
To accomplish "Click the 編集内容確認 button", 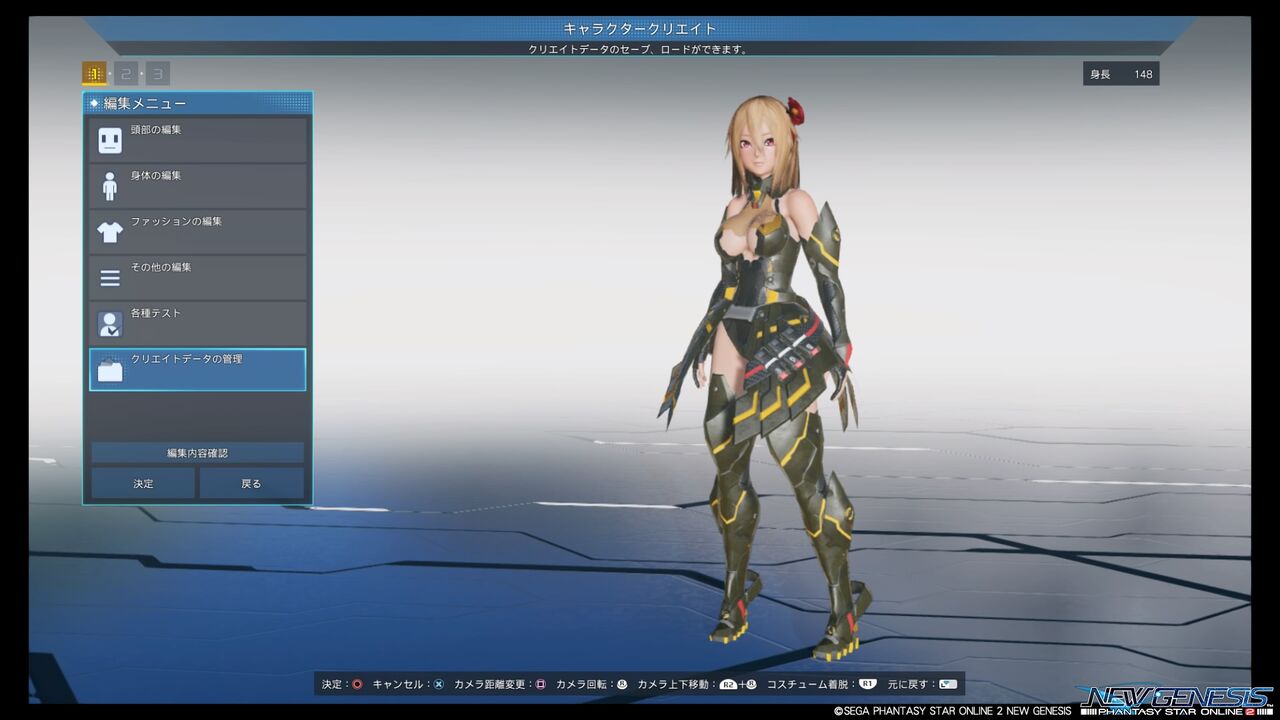I will pos(197,452).
